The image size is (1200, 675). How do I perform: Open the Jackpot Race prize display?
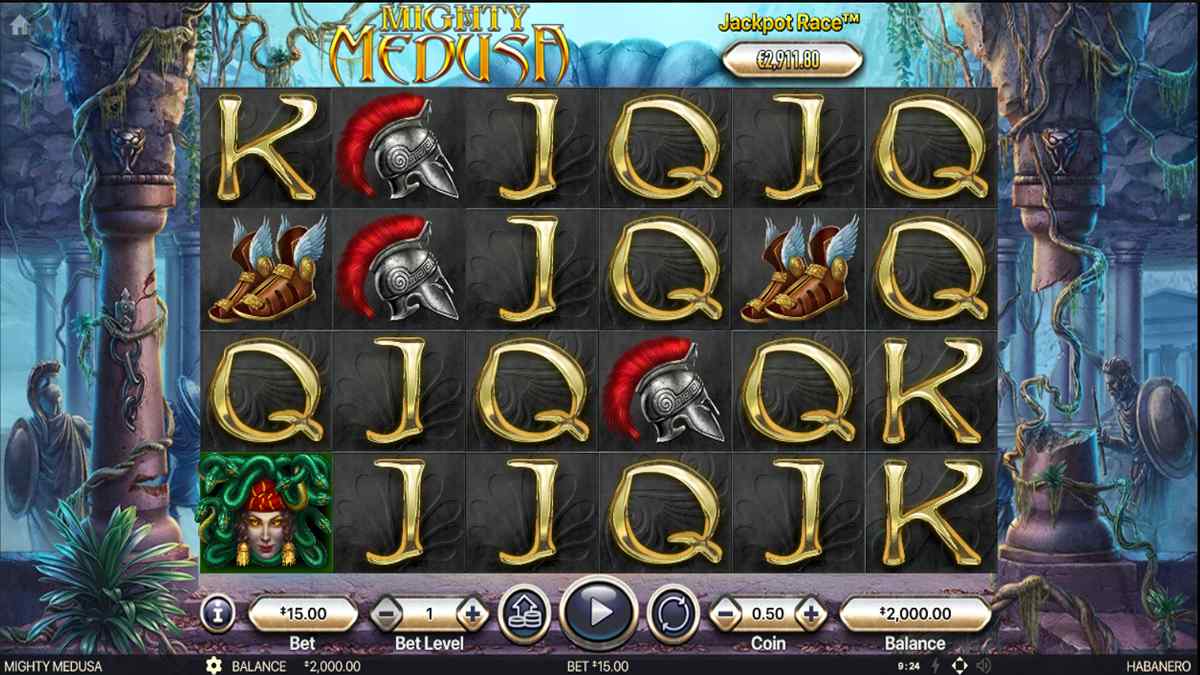[792, 60]
